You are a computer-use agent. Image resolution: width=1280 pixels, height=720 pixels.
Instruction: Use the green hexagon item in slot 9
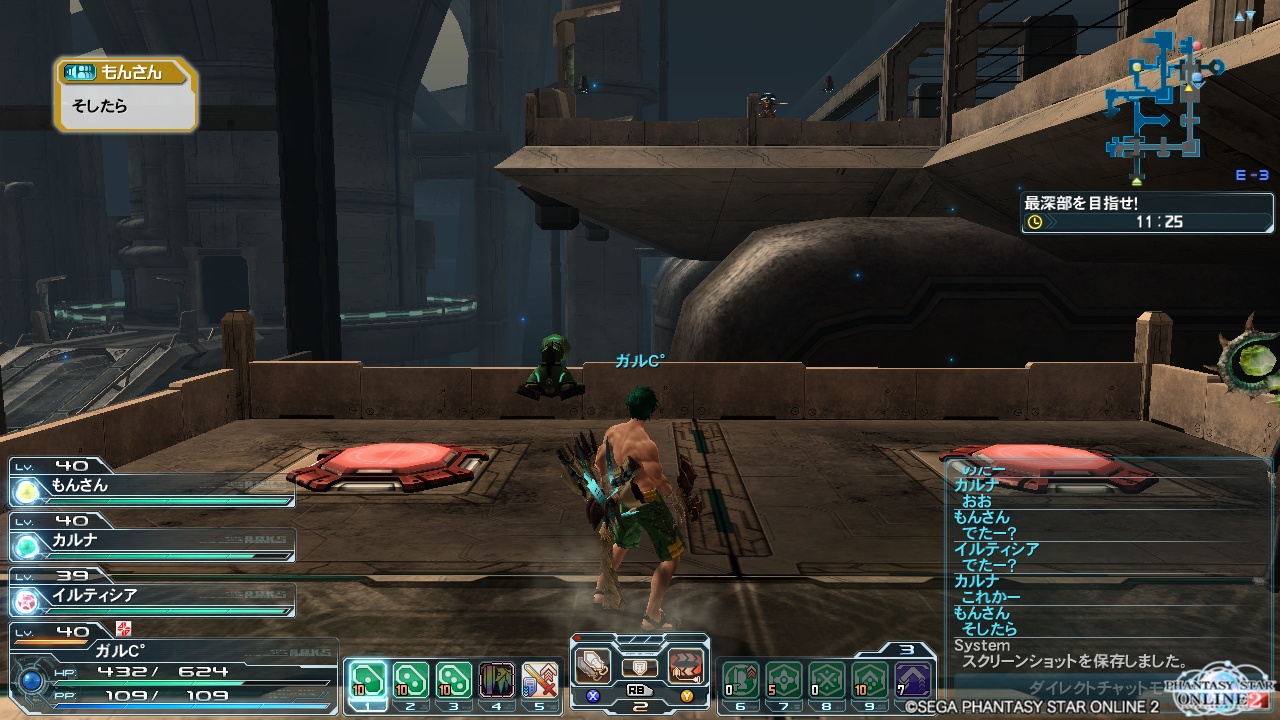tap(871, 680)
